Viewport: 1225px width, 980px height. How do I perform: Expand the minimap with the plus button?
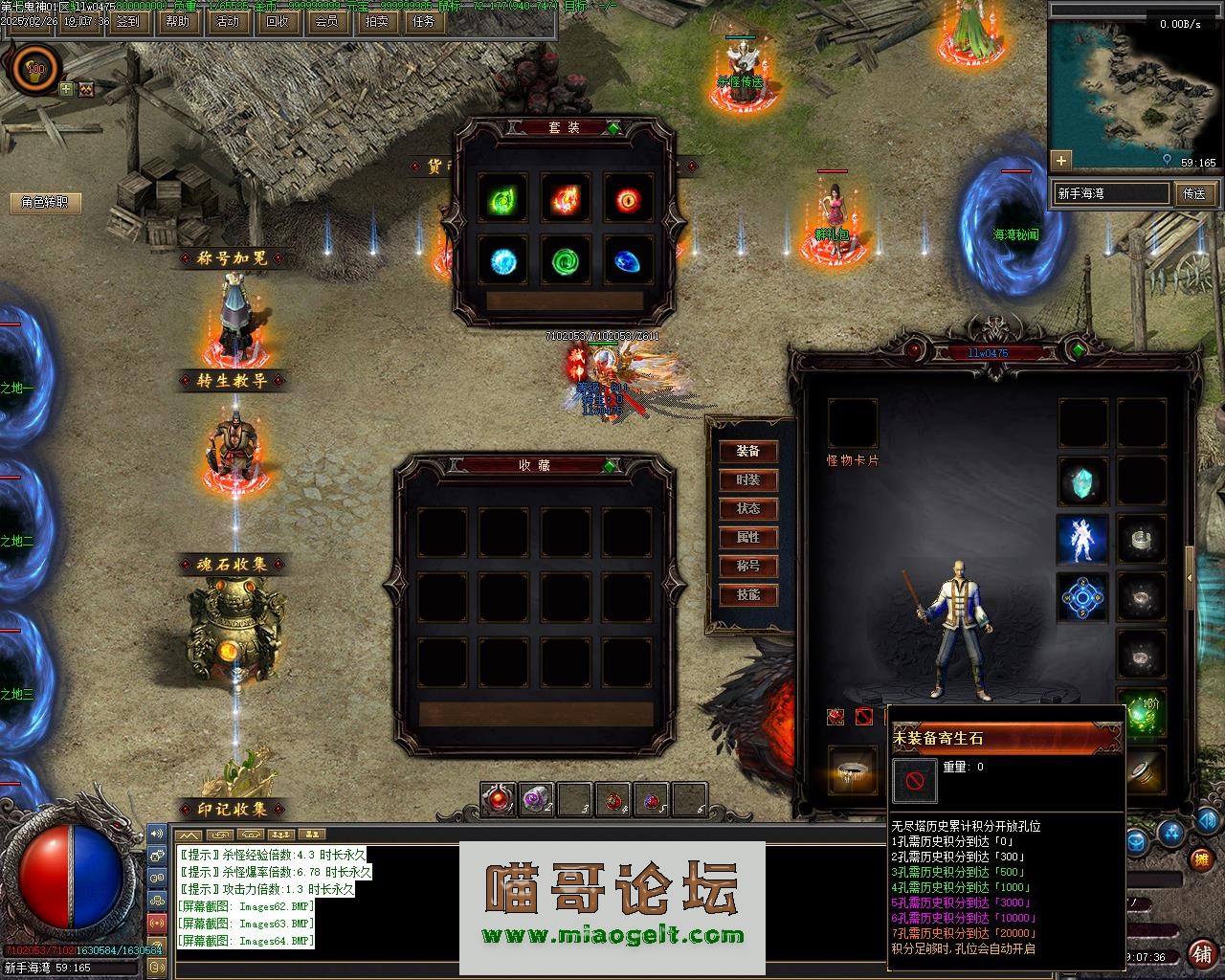point(1060,160)
